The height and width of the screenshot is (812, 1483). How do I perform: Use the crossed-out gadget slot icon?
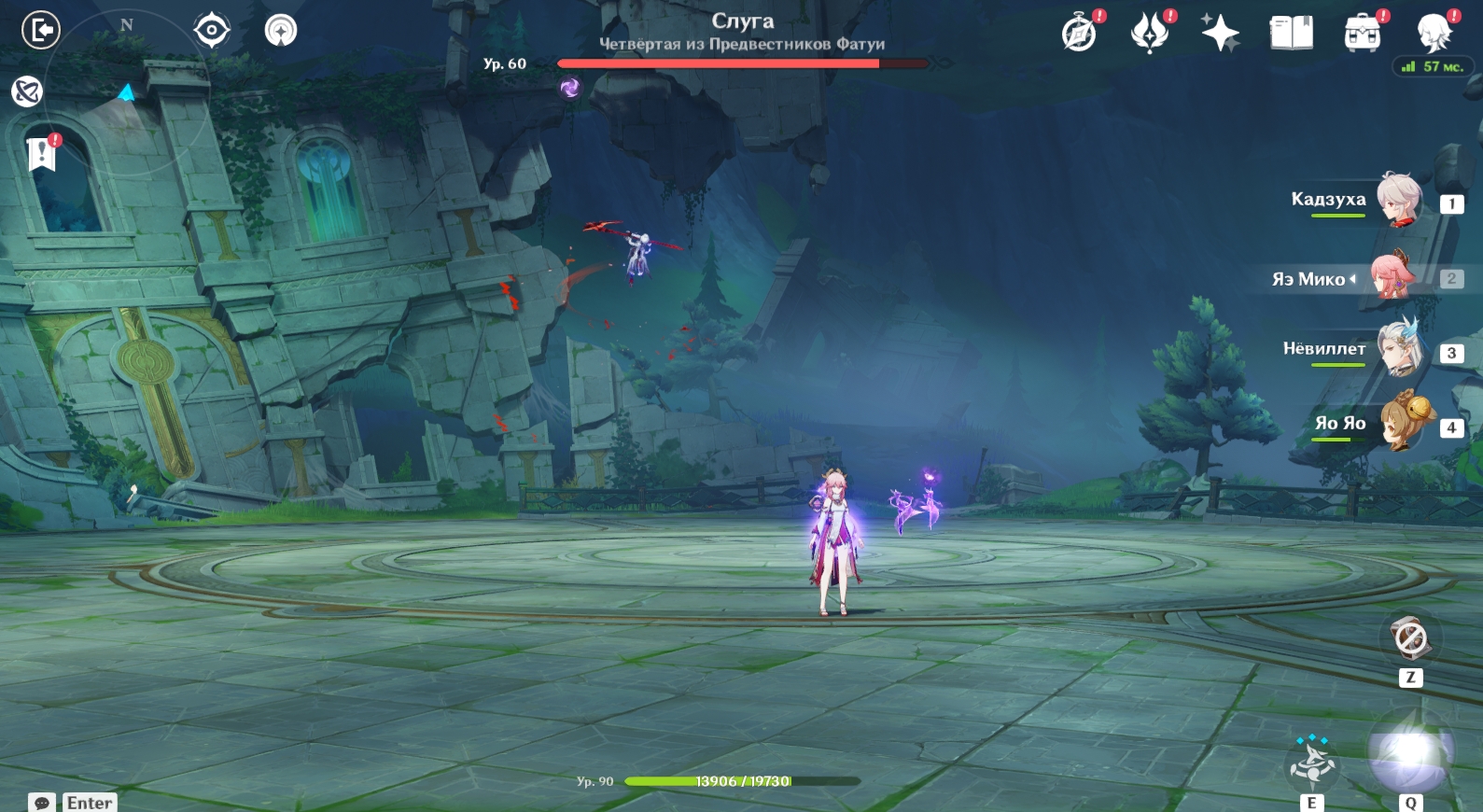[1410, 639]
